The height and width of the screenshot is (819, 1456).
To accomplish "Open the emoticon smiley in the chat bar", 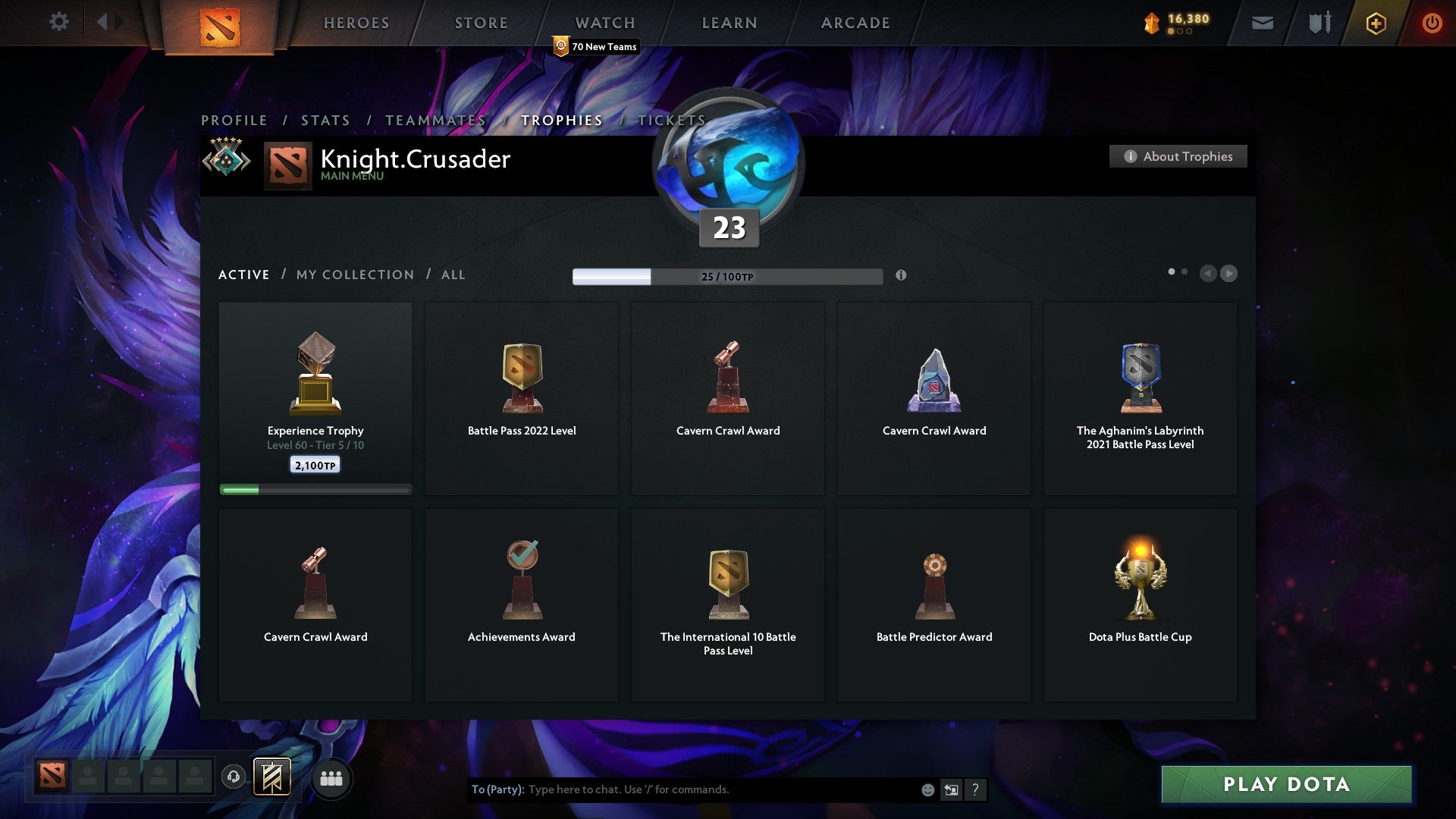I will [927, 789].
